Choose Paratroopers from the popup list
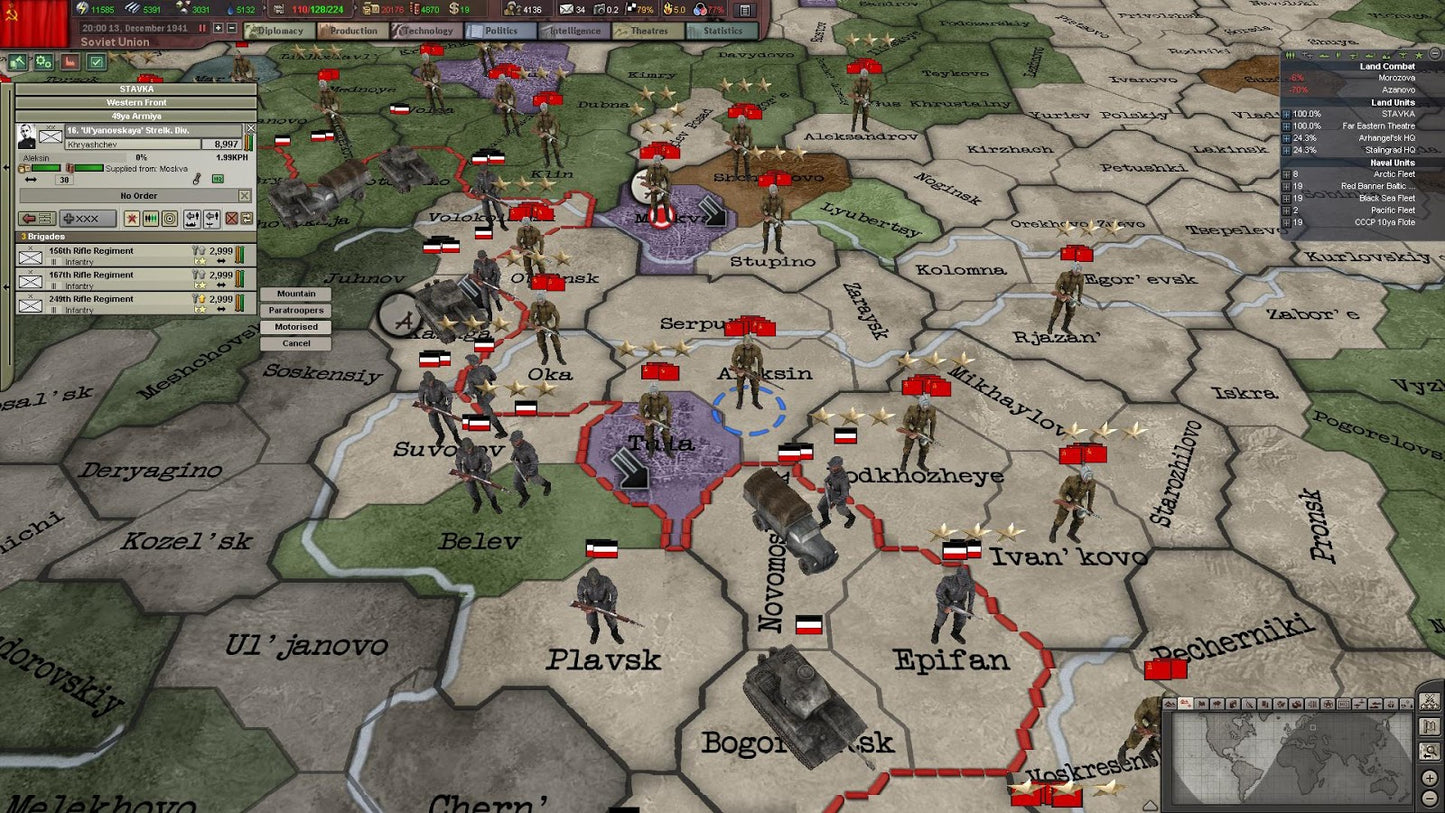1445x813 pixels. coord(296,311)
